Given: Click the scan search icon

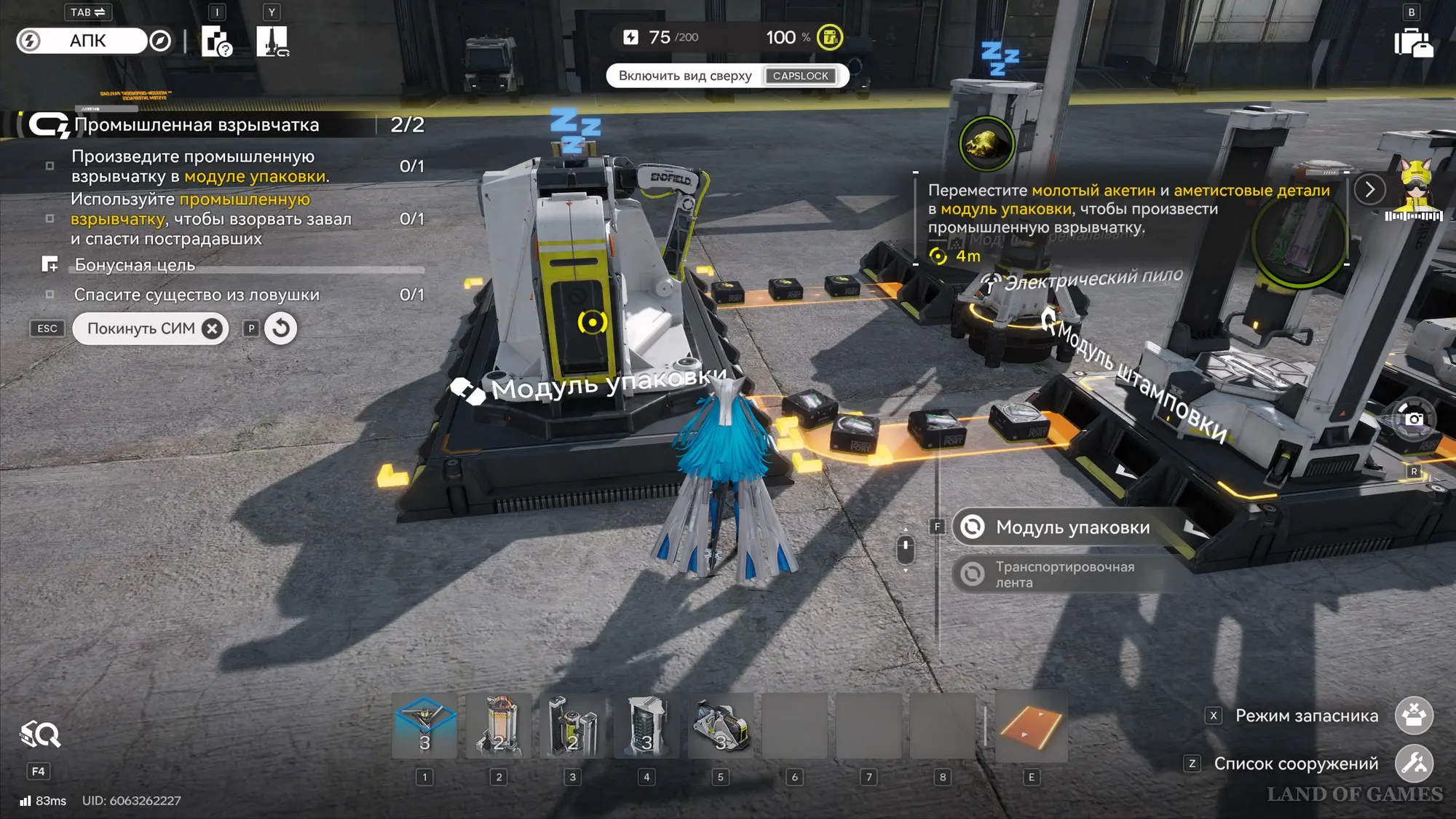Looking at the screenshot, I should click(40, 735).
